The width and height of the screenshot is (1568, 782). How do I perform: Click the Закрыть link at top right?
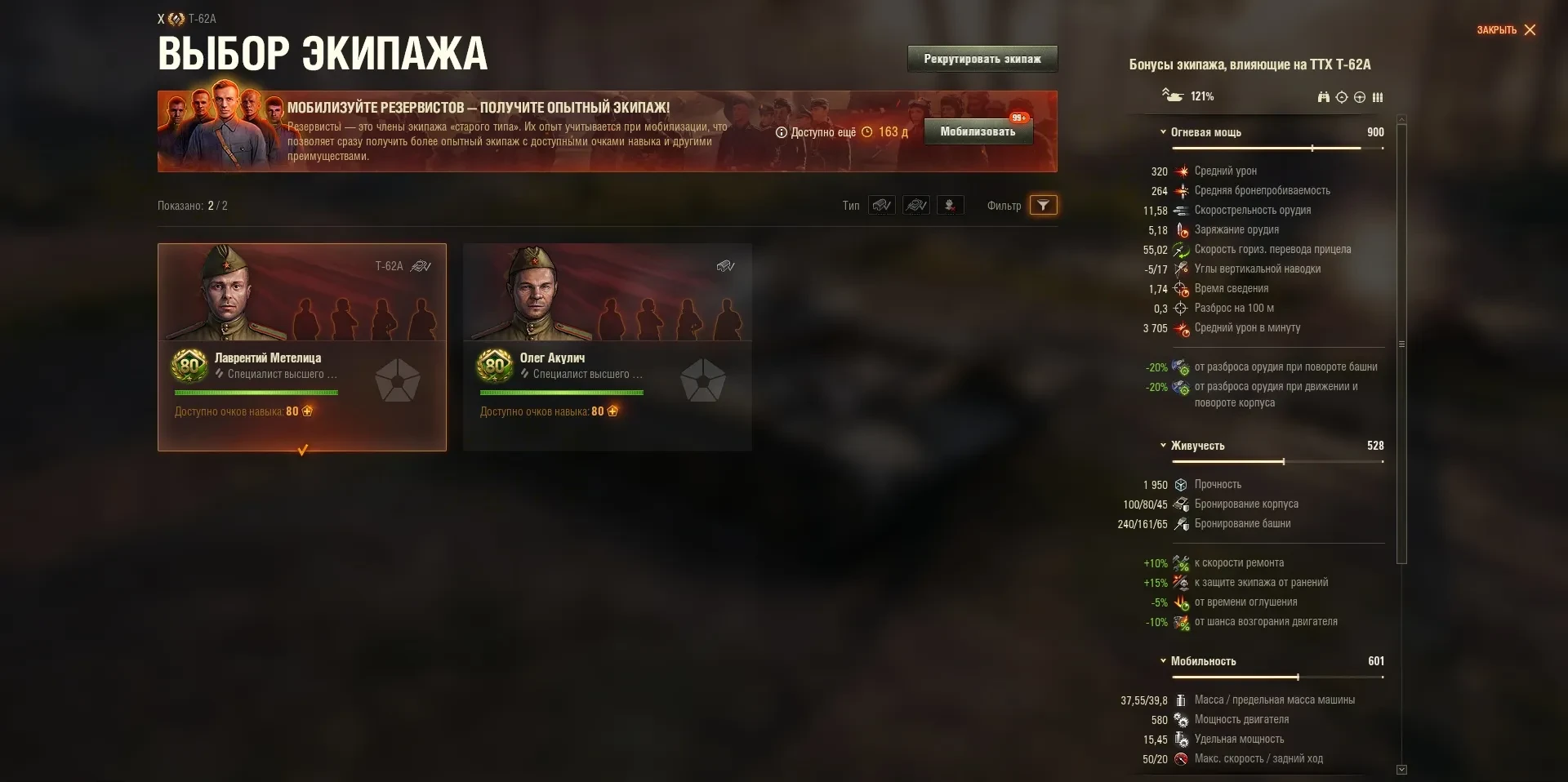[x=1496, y=29]
